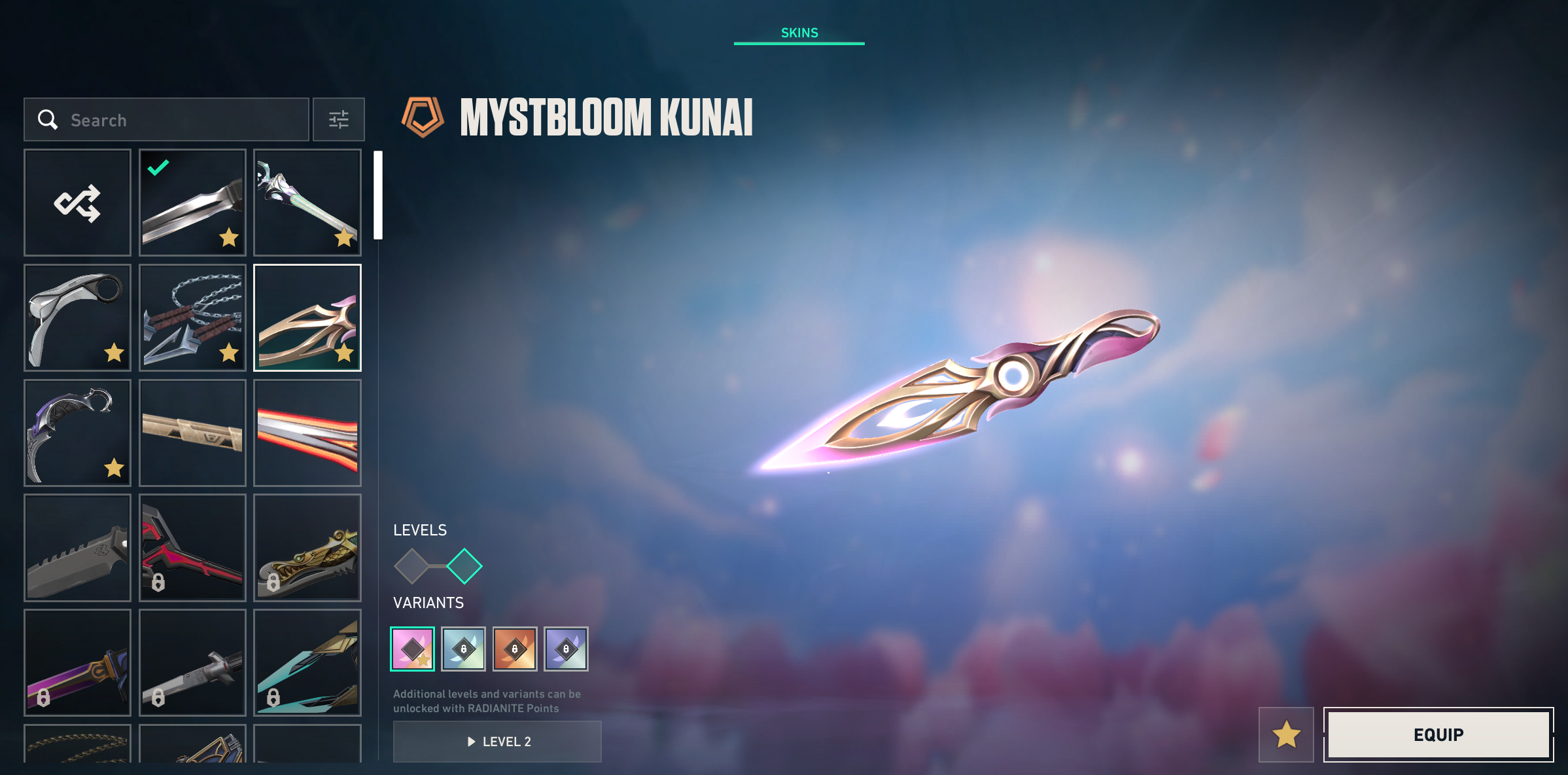The image size is (1568, 775).
Task: Select the first level diamond
Action: [x=411, y=566]
